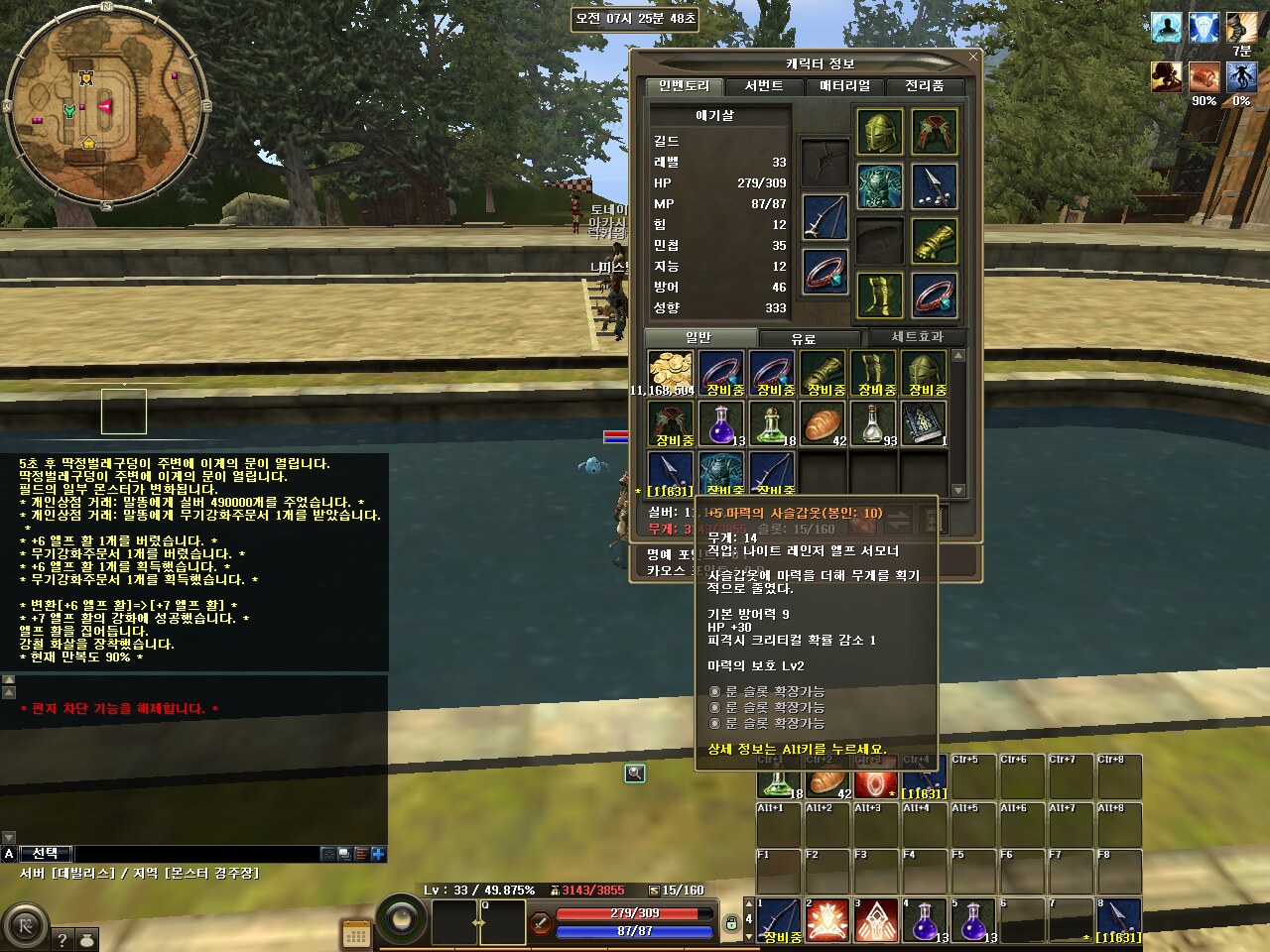The width and height of the screenshot is (1270, 952).
Task: Show the 전리품 tab
Action: pyautogui.click(x=924, y=86)
